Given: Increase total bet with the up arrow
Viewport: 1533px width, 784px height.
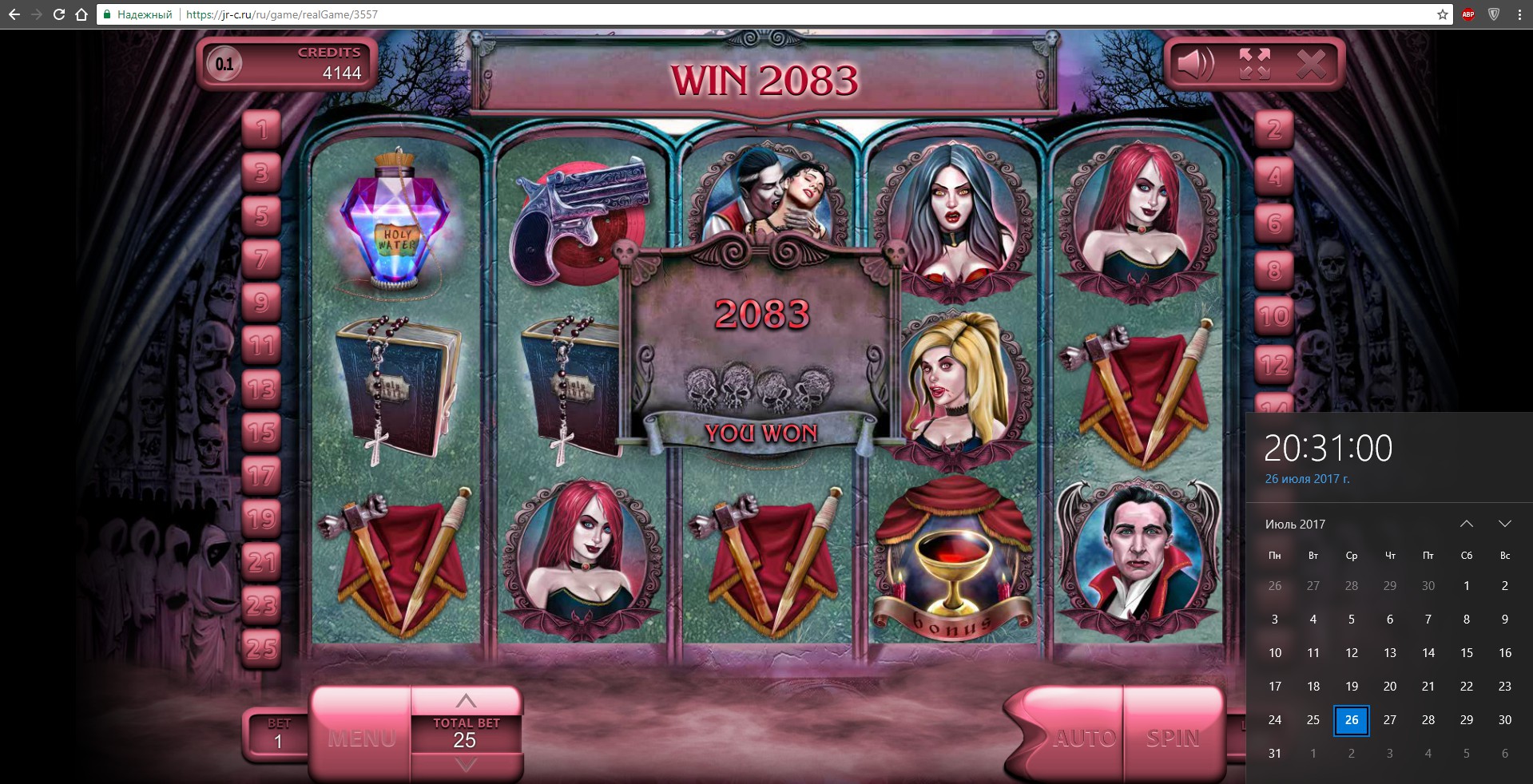Looking at the screenshot, I should coord(466,701).
